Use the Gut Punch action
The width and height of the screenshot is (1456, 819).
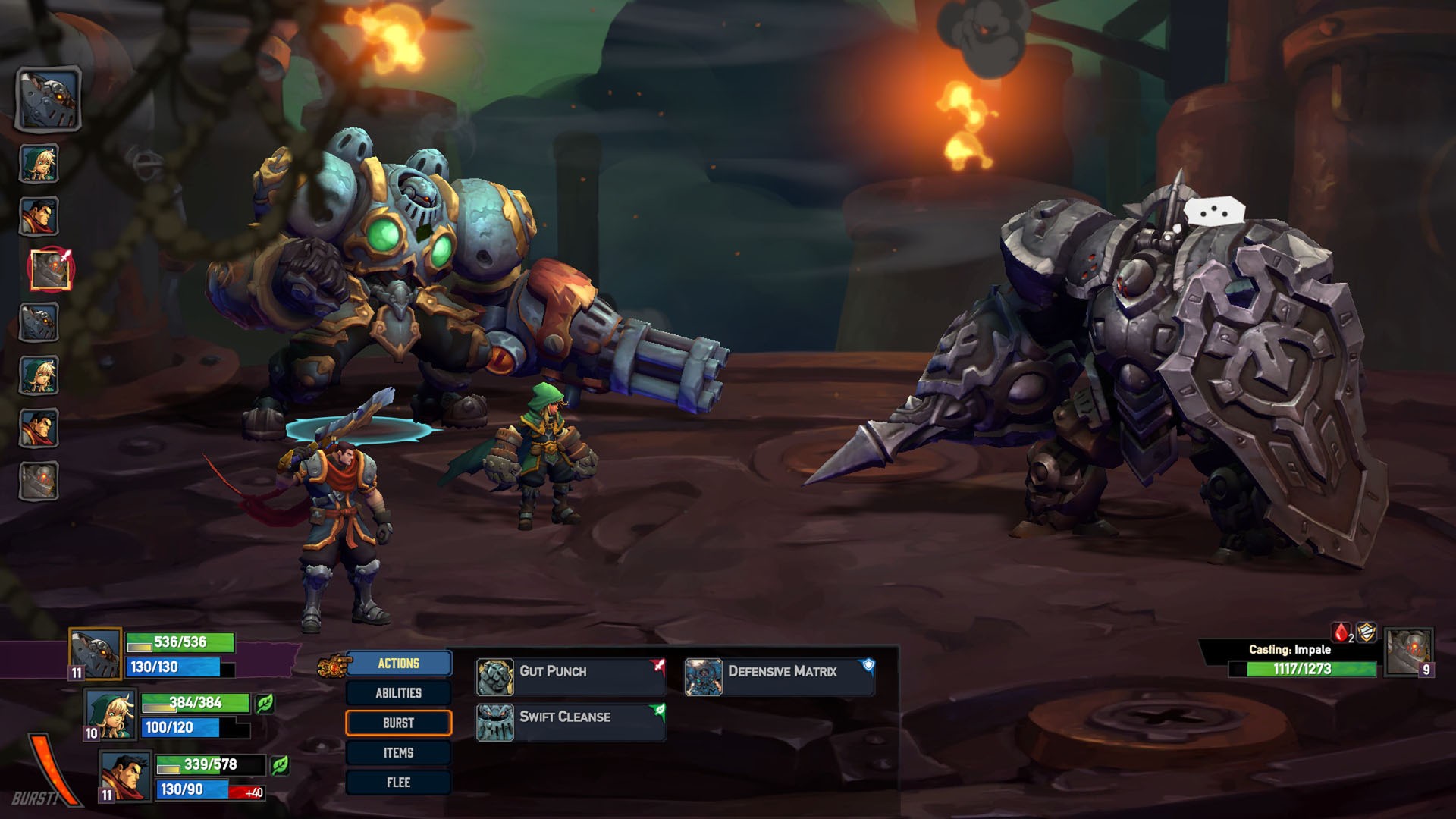(x=570, y=676)
